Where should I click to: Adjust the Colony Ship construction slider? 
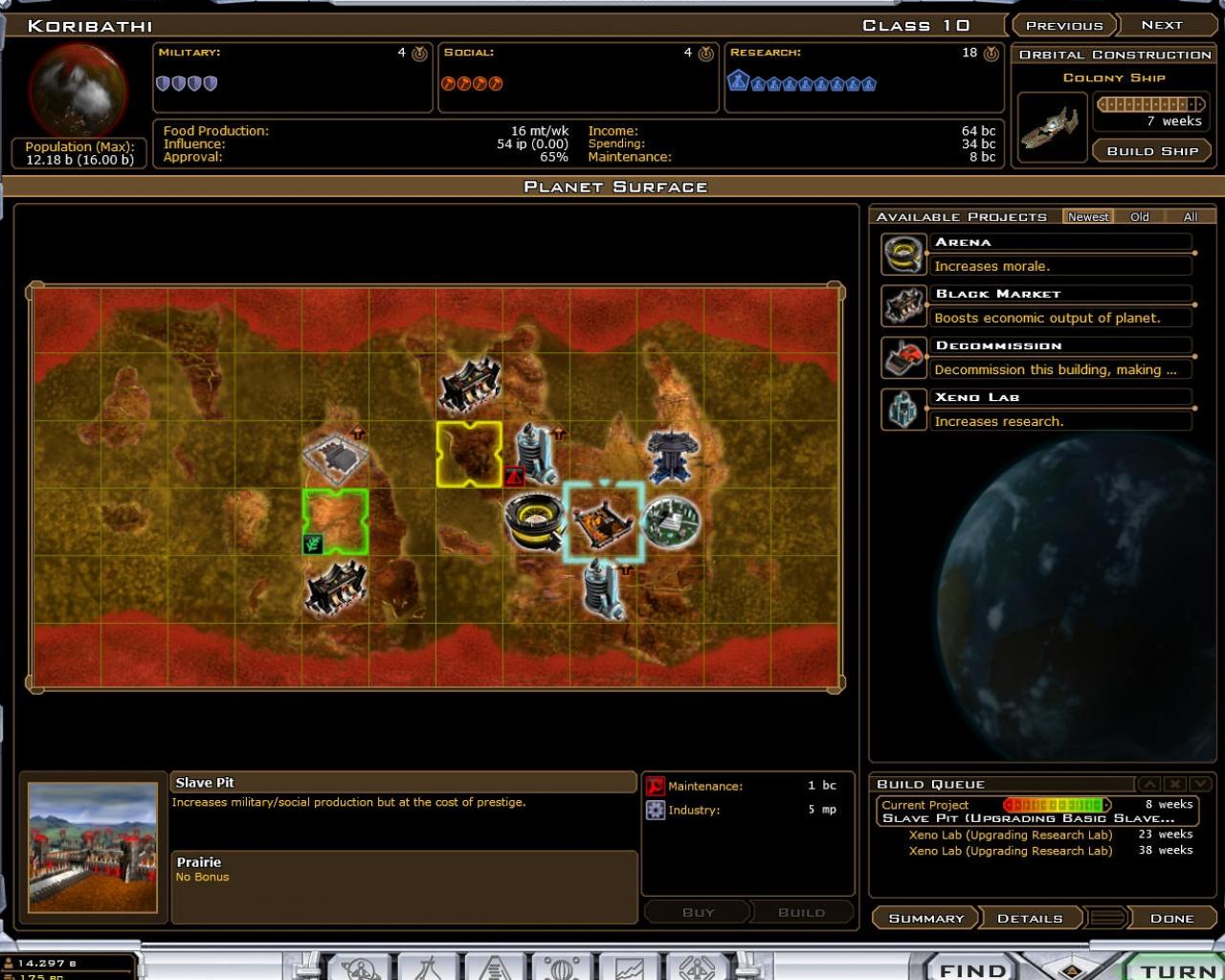[x=1153, y=103]
